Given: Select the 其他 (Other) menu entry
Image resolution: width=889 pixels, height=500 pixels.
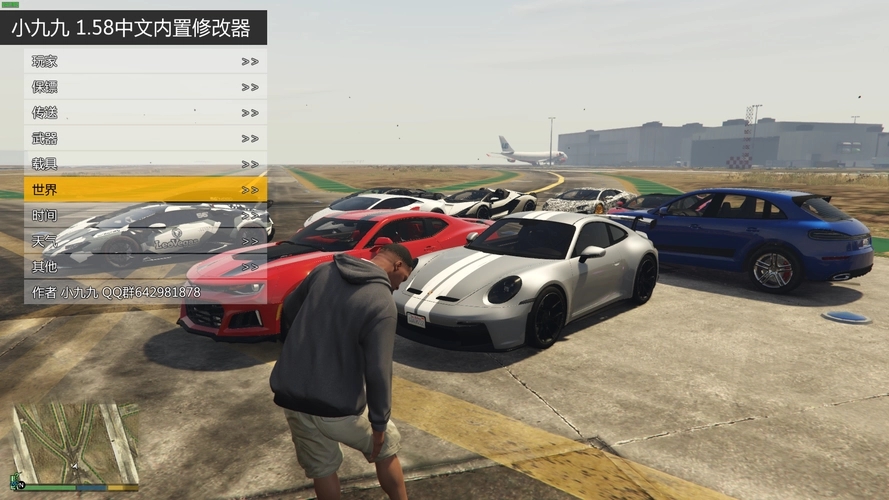Looking at the screenshot, I should click(x=145, y=266).
